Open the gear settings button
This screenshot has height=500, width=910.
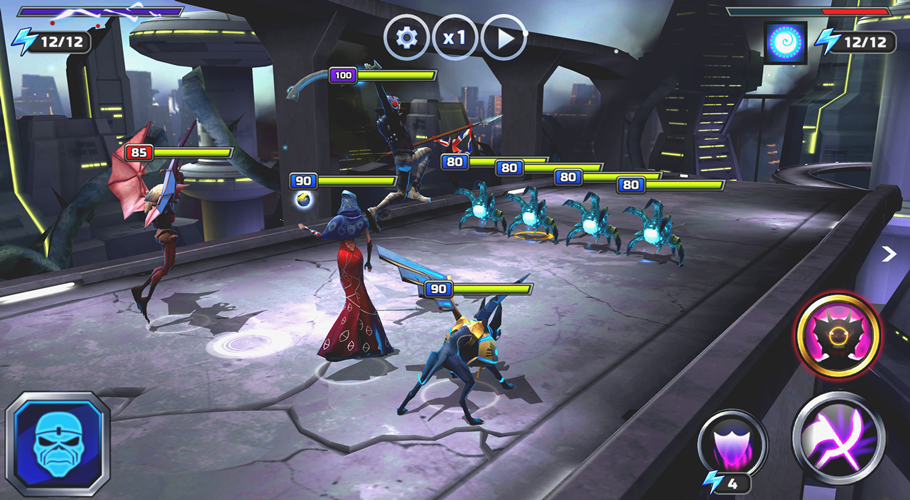tap(406, 39)
